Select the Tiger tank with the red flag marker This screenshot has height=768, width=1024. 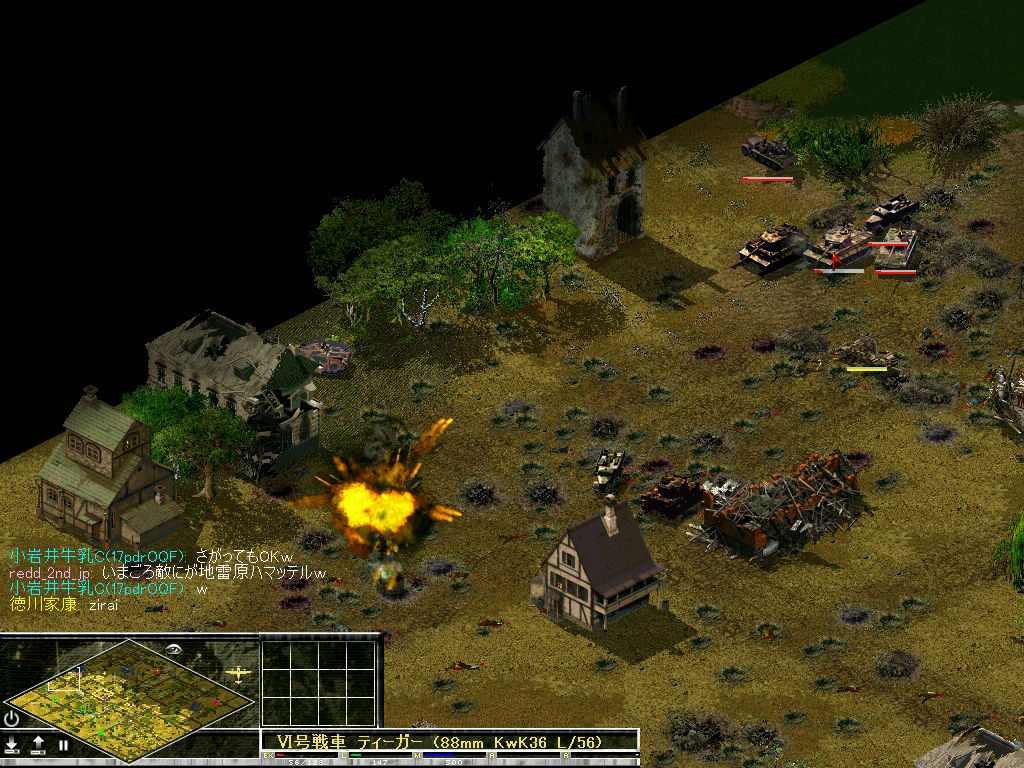tap(838, 247)
